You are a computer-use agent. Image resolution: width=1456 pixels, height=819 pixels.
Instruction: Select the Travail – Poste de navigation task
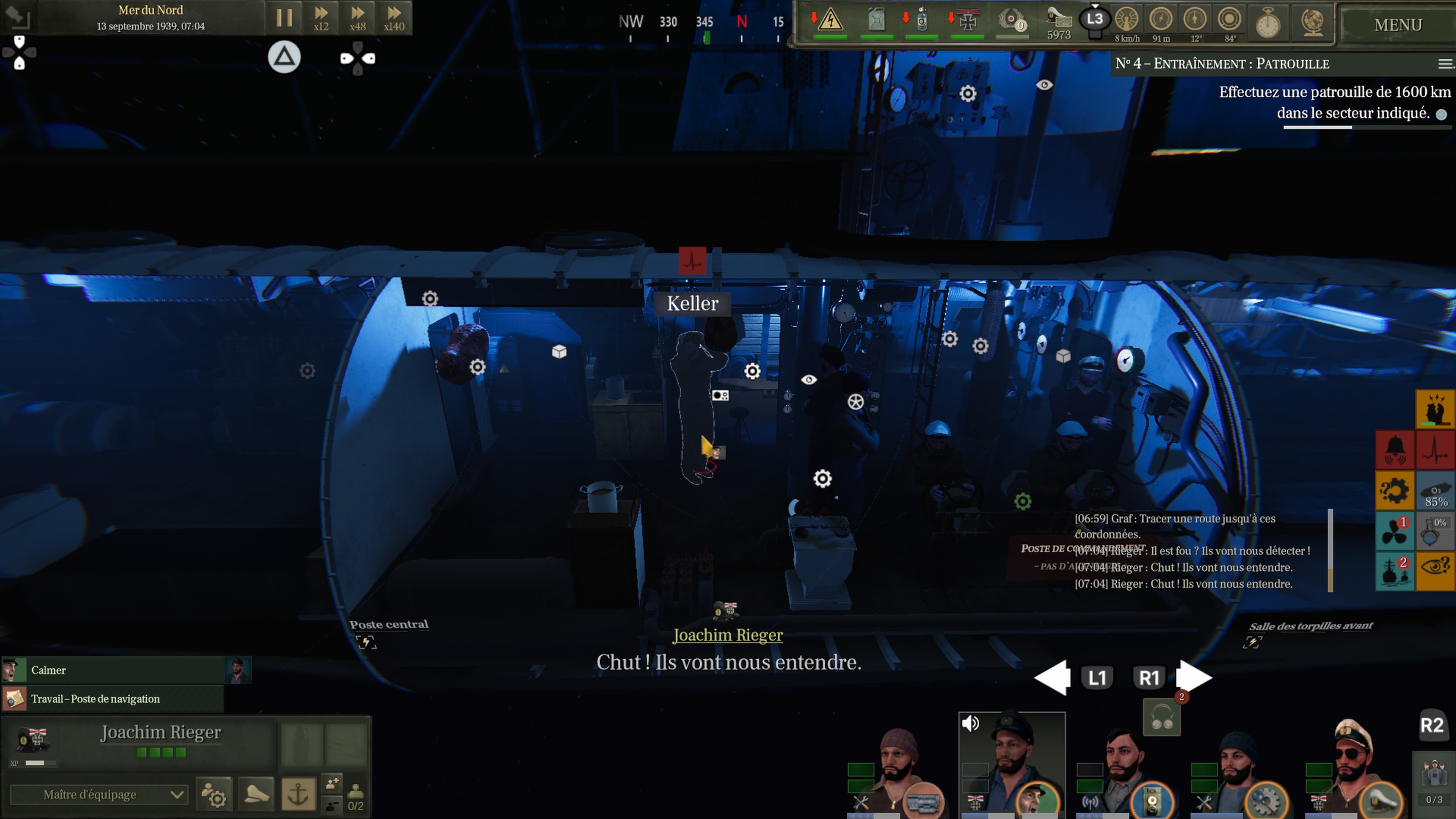pyautogui.click(x=113, y=698)
